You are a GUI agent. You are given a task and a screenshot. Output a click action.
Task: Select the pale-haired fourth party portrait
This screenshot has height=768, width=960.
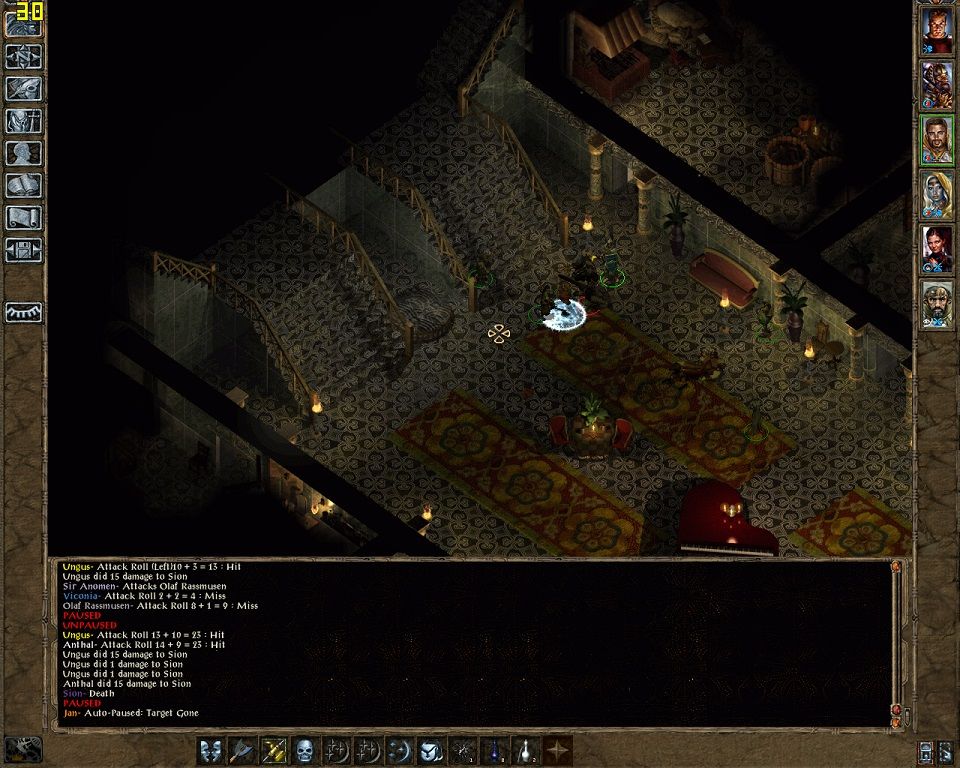coord(937,195)
